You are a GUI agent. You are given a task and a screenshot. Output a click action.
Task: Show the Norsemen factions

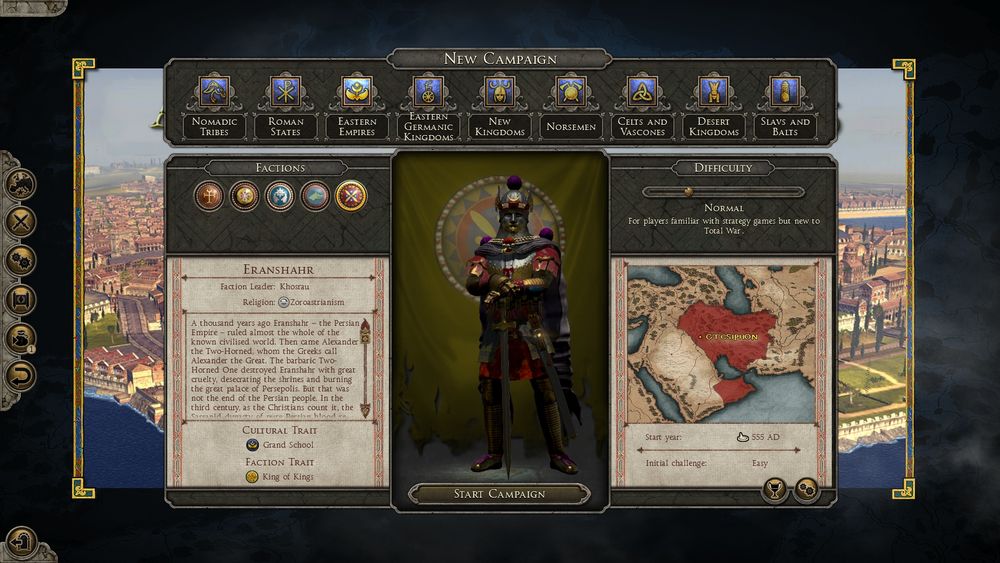click(x=571, y=103)
